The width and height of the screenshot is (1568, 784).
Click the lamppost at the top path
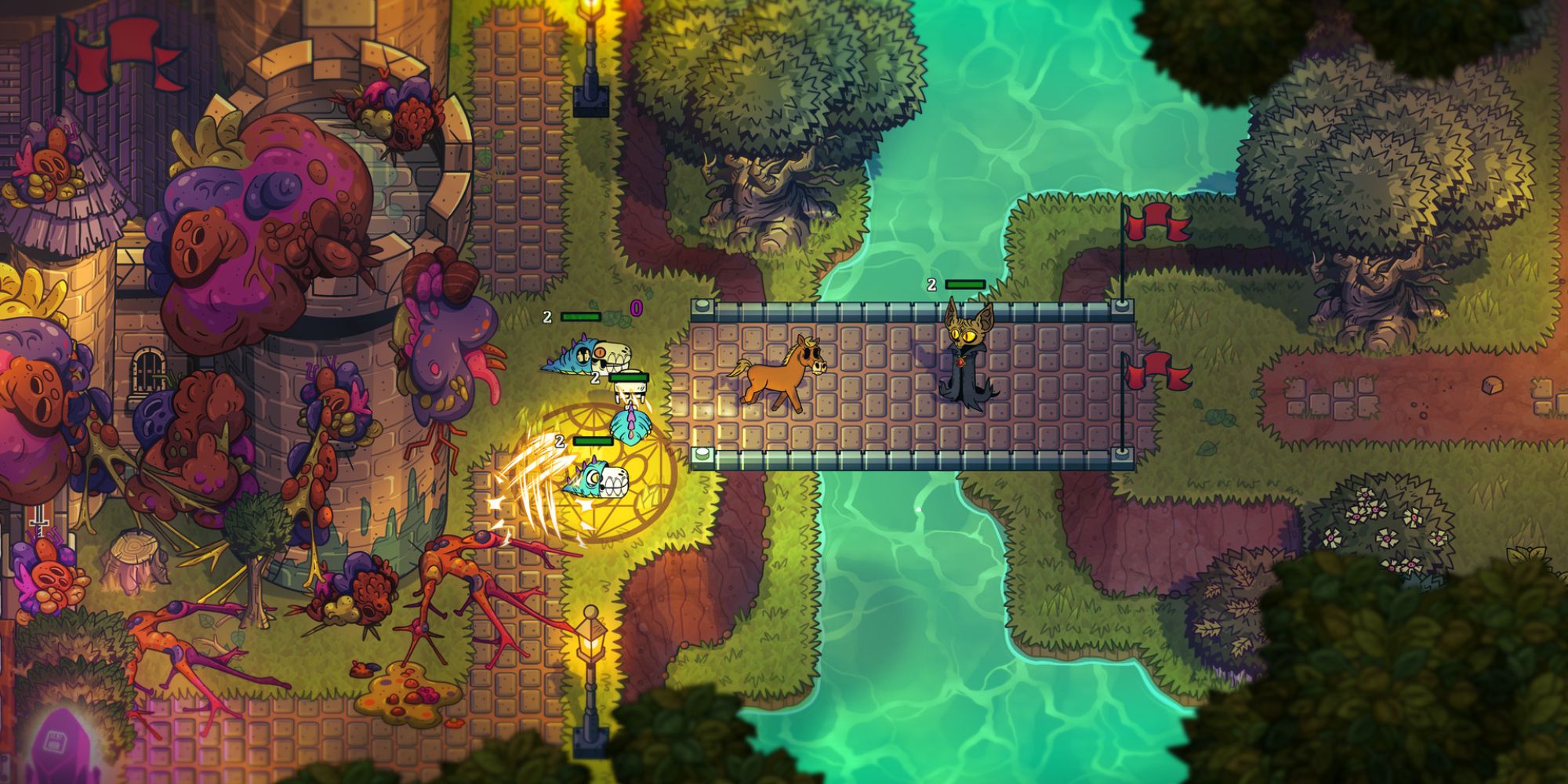(590, 59)
